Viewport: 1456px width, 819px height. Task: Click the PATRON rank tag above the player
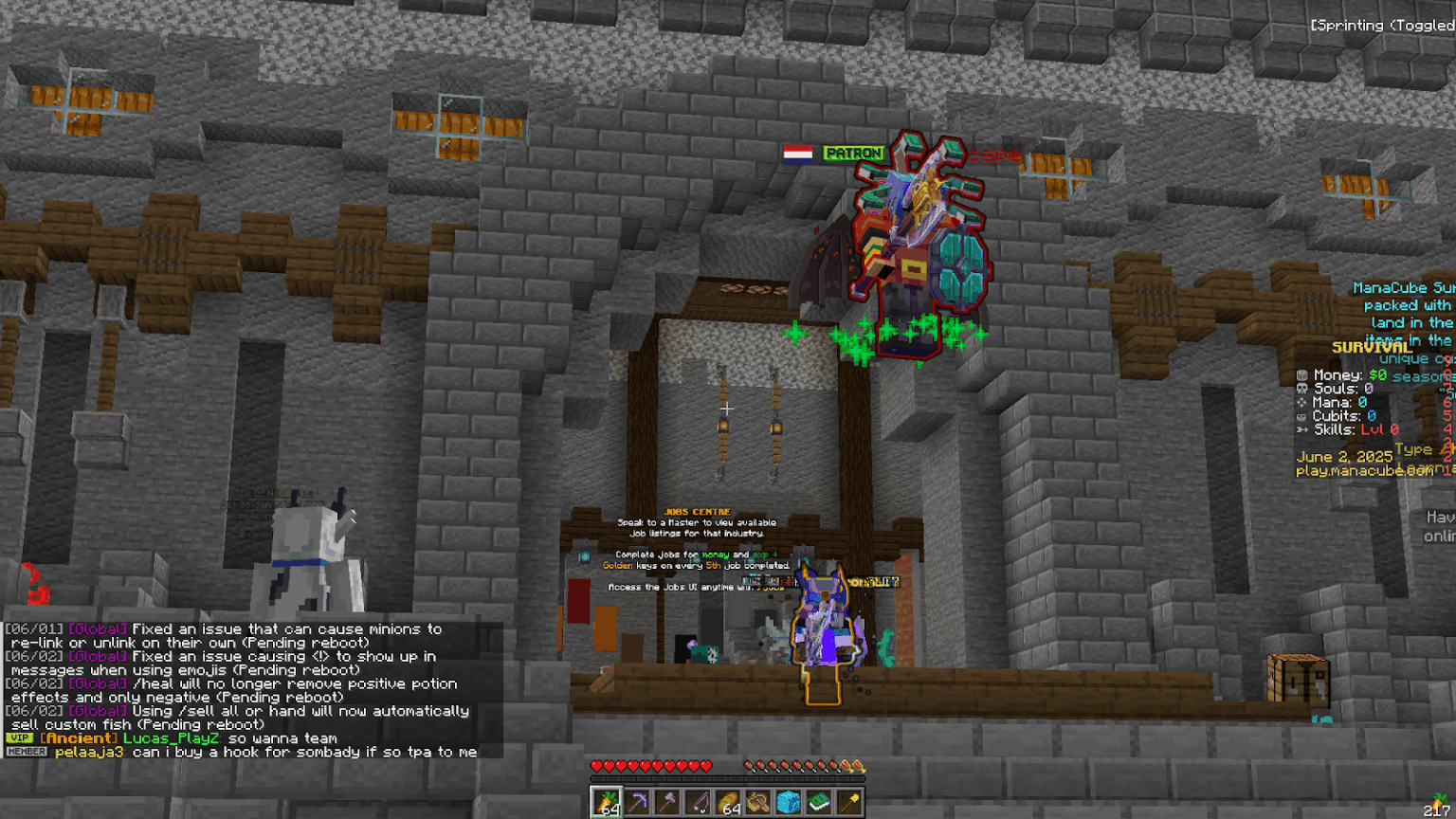pos(854,153)
